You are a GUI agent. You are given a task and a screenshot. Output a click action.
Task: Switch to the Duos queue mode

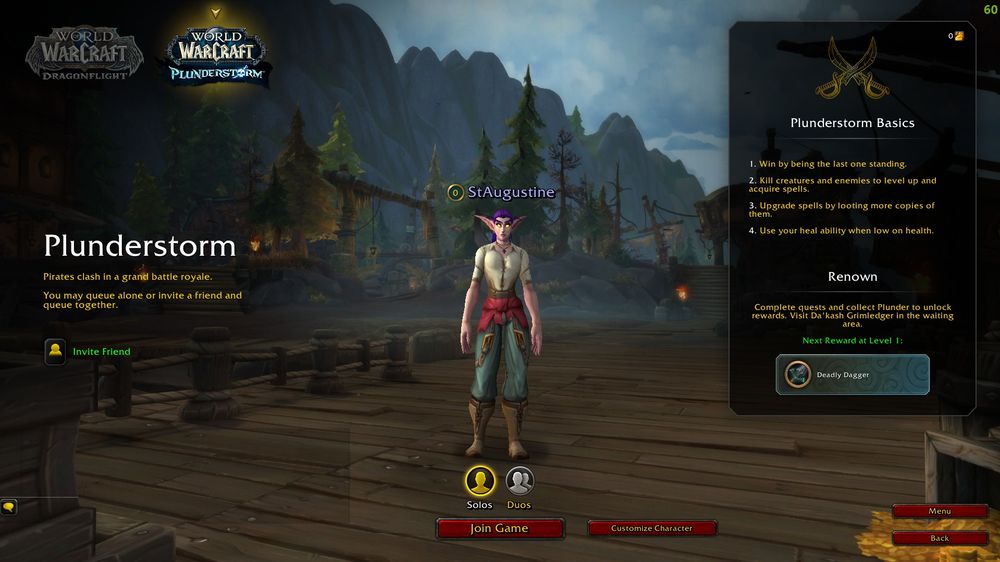pos(519,482)
